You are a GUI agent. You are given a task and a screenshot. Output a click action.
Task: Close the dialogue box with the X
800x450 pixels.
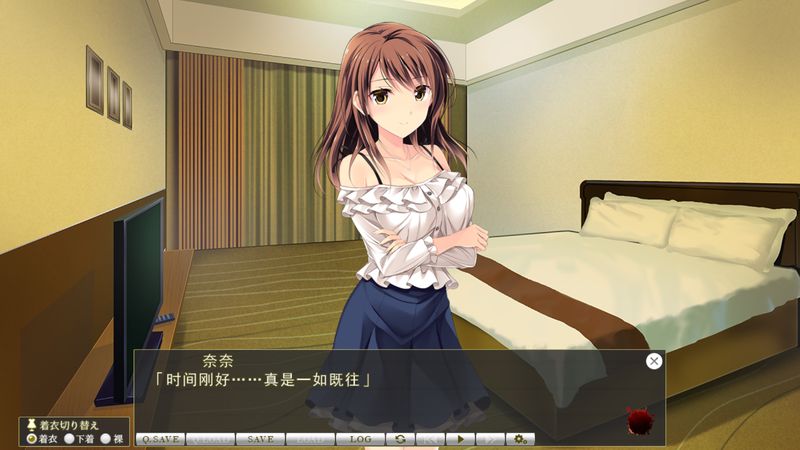654,361
